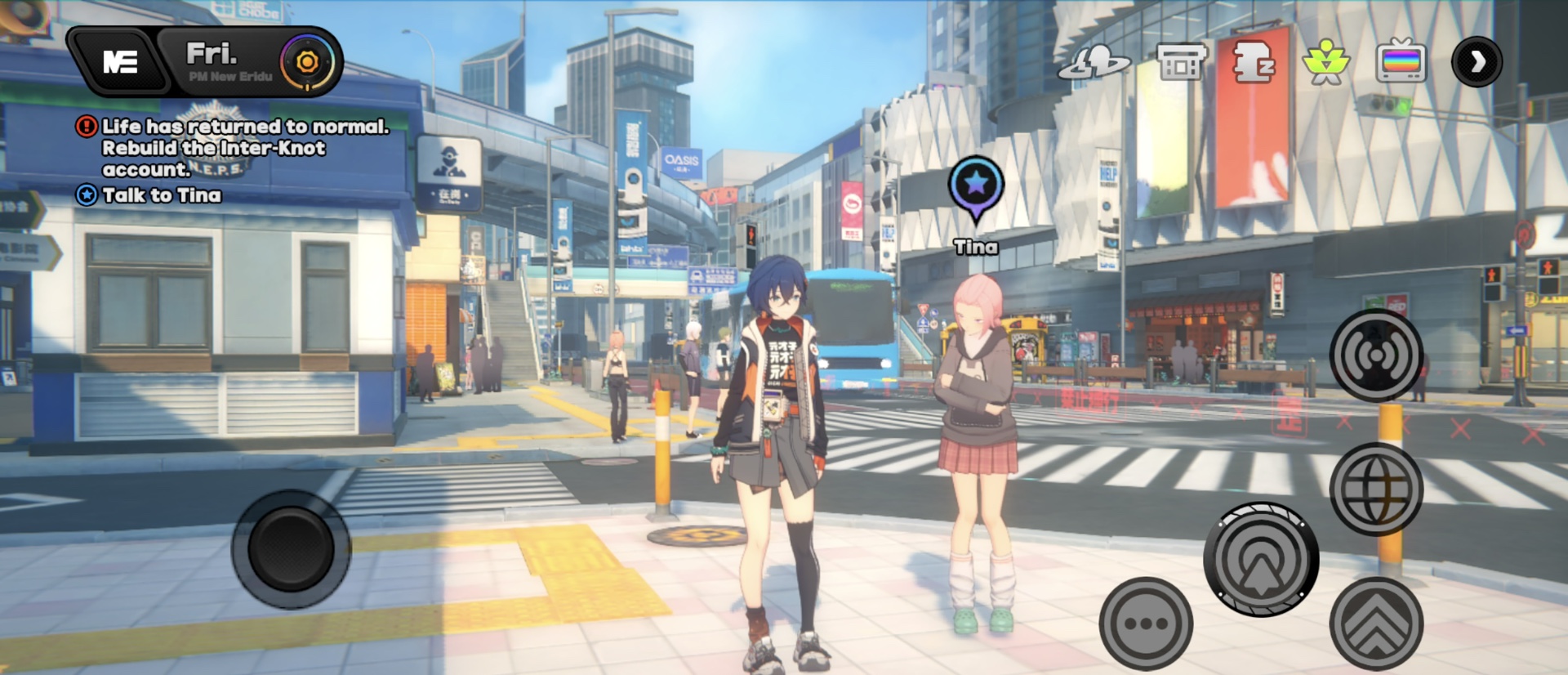Tap the double-chevron sprint button
This screenshot has height=675, width=1568.
click(1376, 624)
